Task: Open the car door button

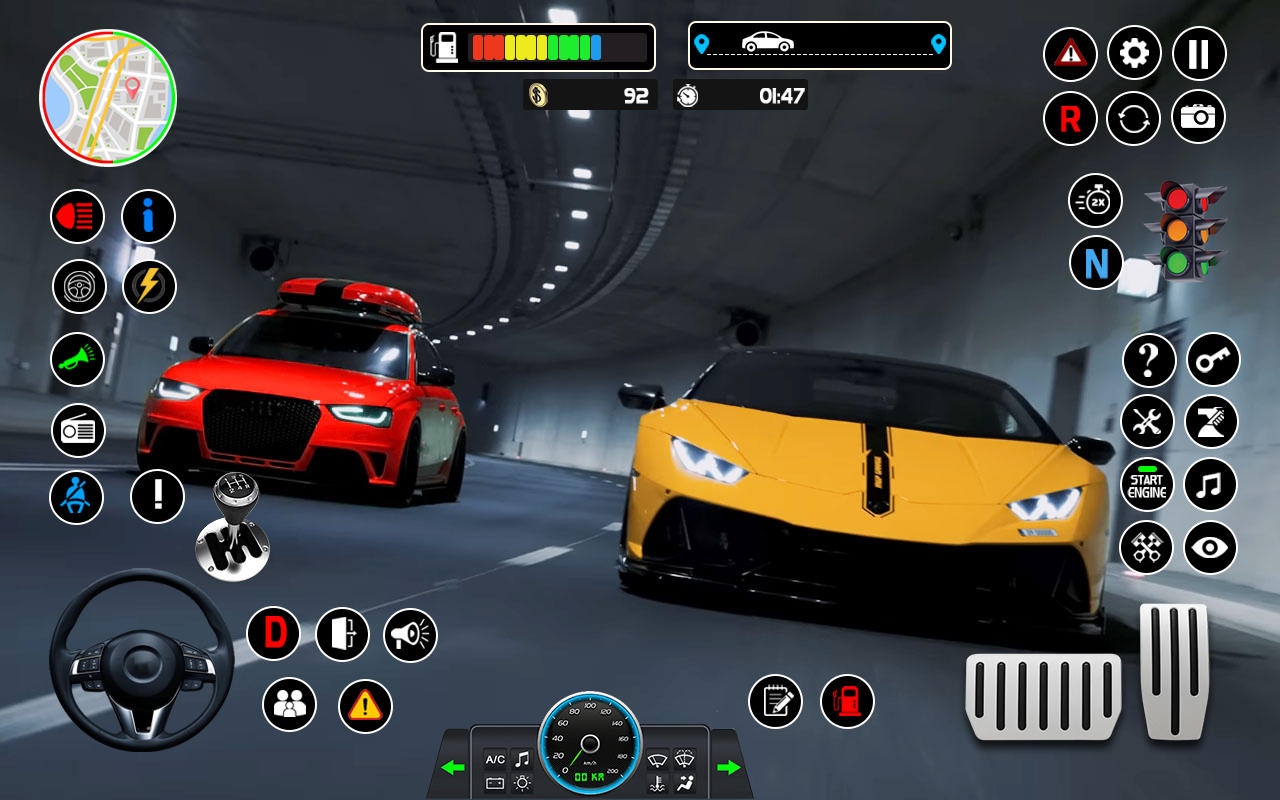Action: point(342,634)
